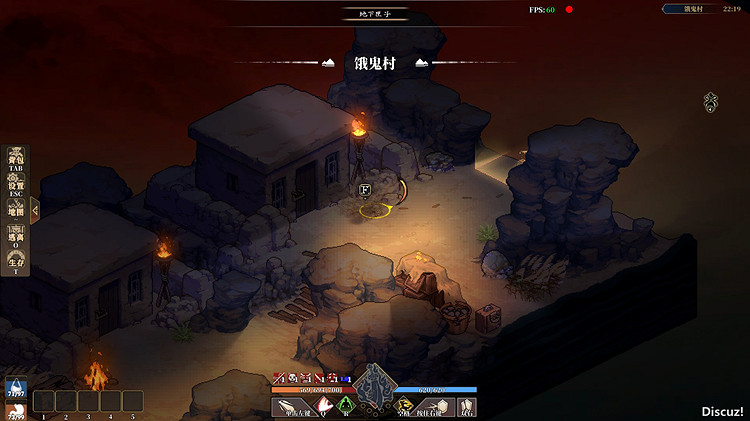Activate the left-click weapon attack skill
Image resolution: width=750 pixels, height=421 pixels.
coord(293,406)
